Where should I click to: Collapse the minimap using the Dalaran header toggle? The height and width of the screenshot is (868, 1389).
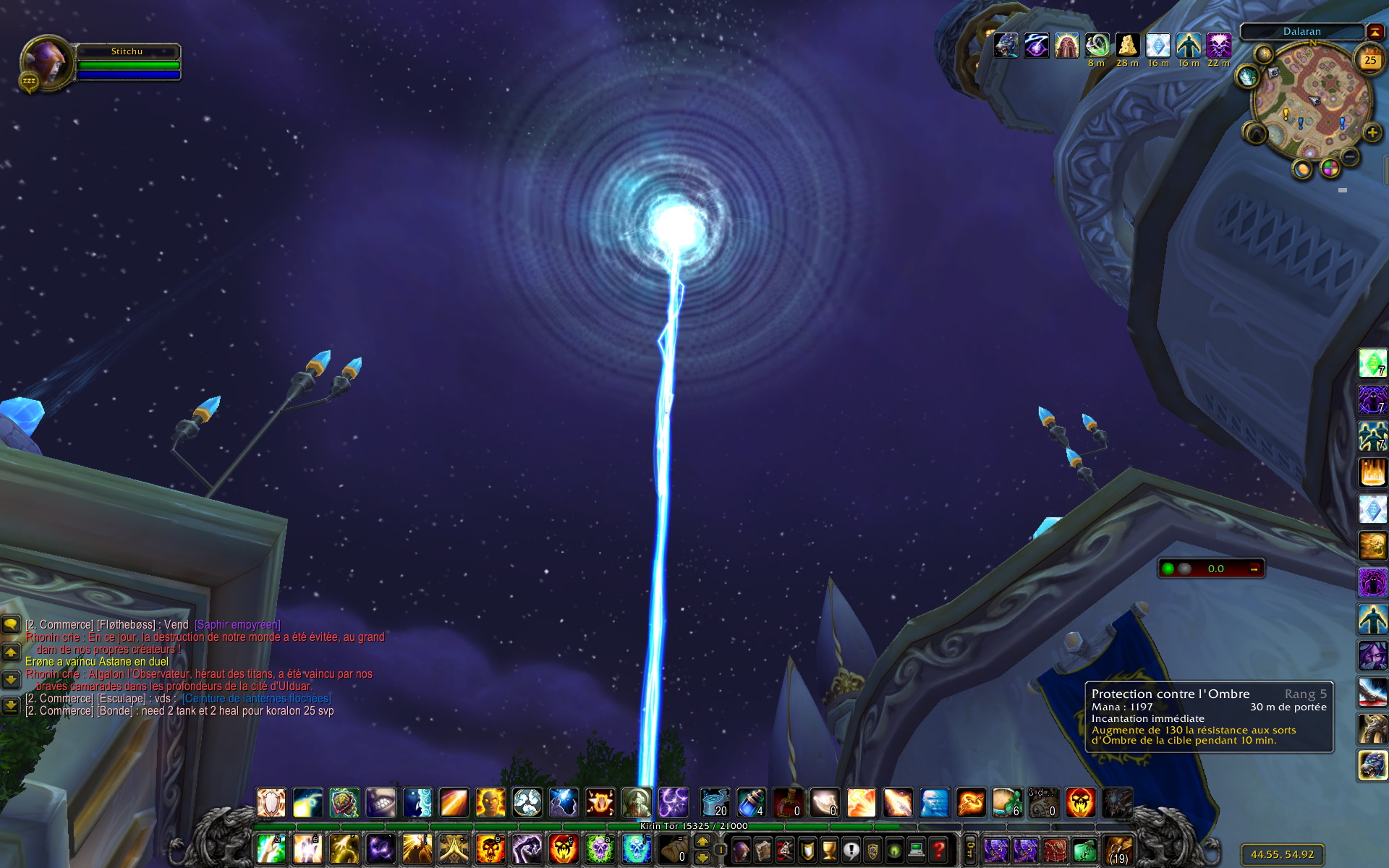coord(1374,31)
